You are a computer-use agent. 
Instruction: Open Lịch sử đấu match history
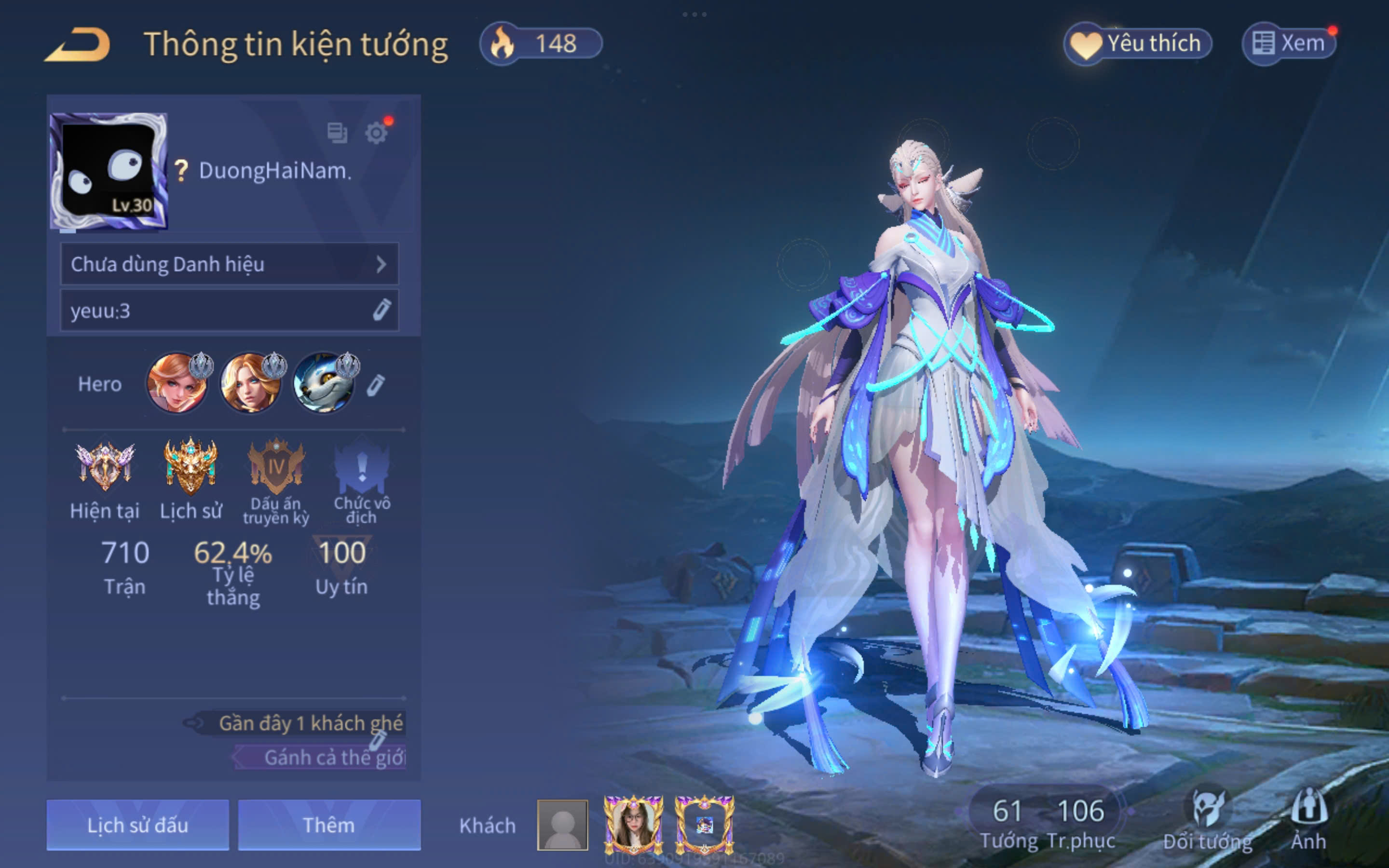pyautogui.click(x=138, y=825)
